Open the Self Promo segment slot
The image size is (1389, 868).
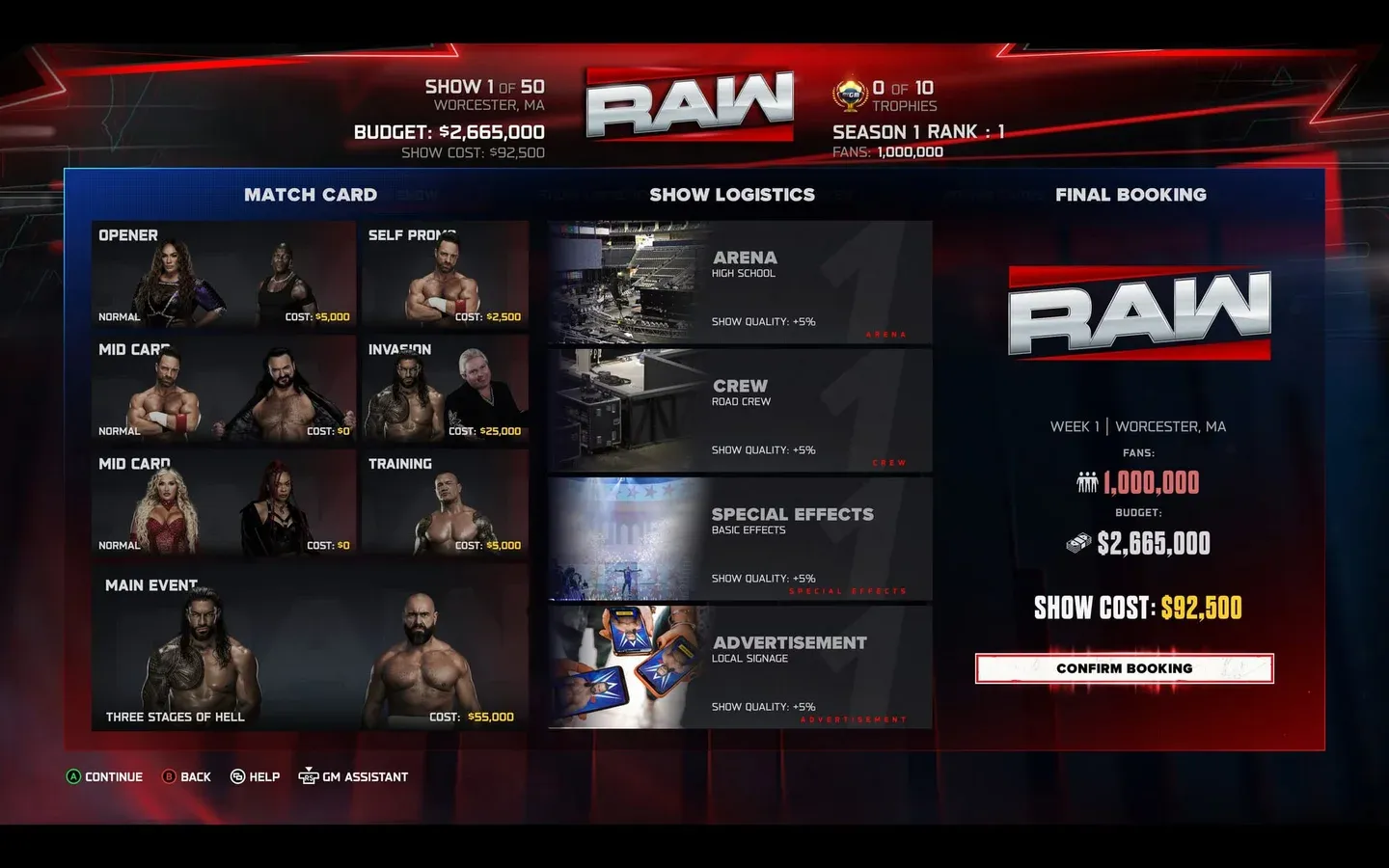click(x=444, y=275)
